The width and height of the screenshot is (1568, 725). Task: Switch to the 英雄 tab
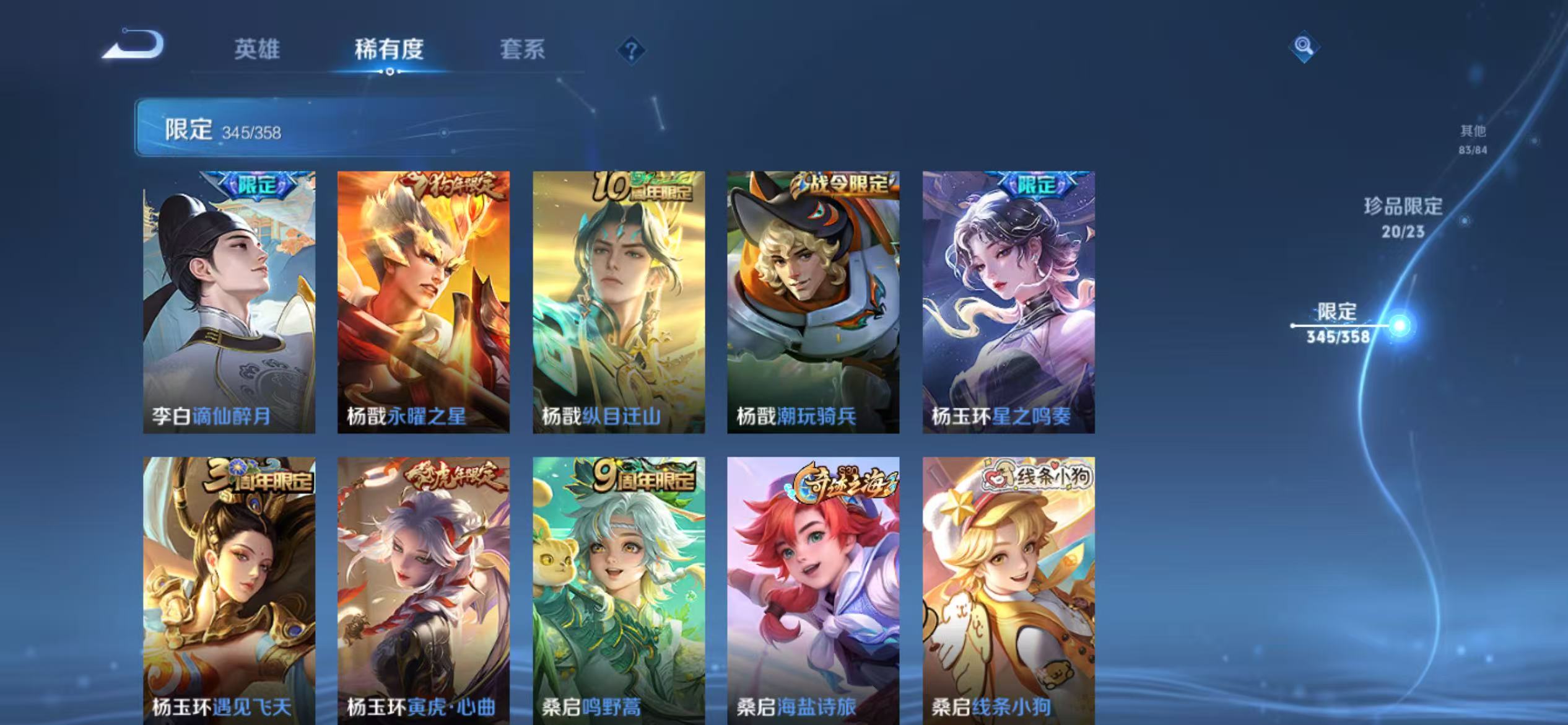point(257,50)
